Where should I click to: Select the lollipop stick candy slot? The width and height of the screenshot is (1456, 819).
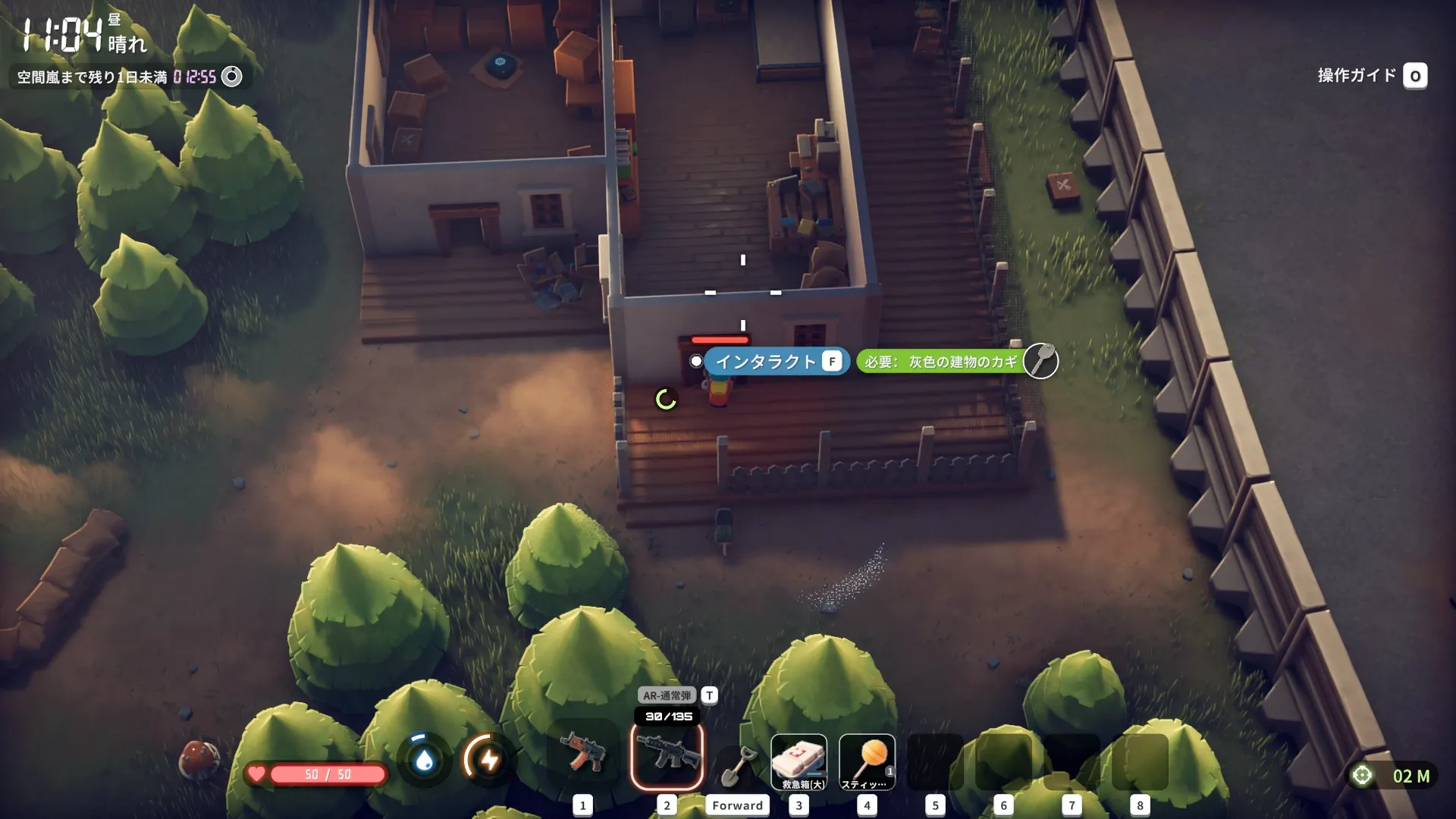[x=868, y=761]
